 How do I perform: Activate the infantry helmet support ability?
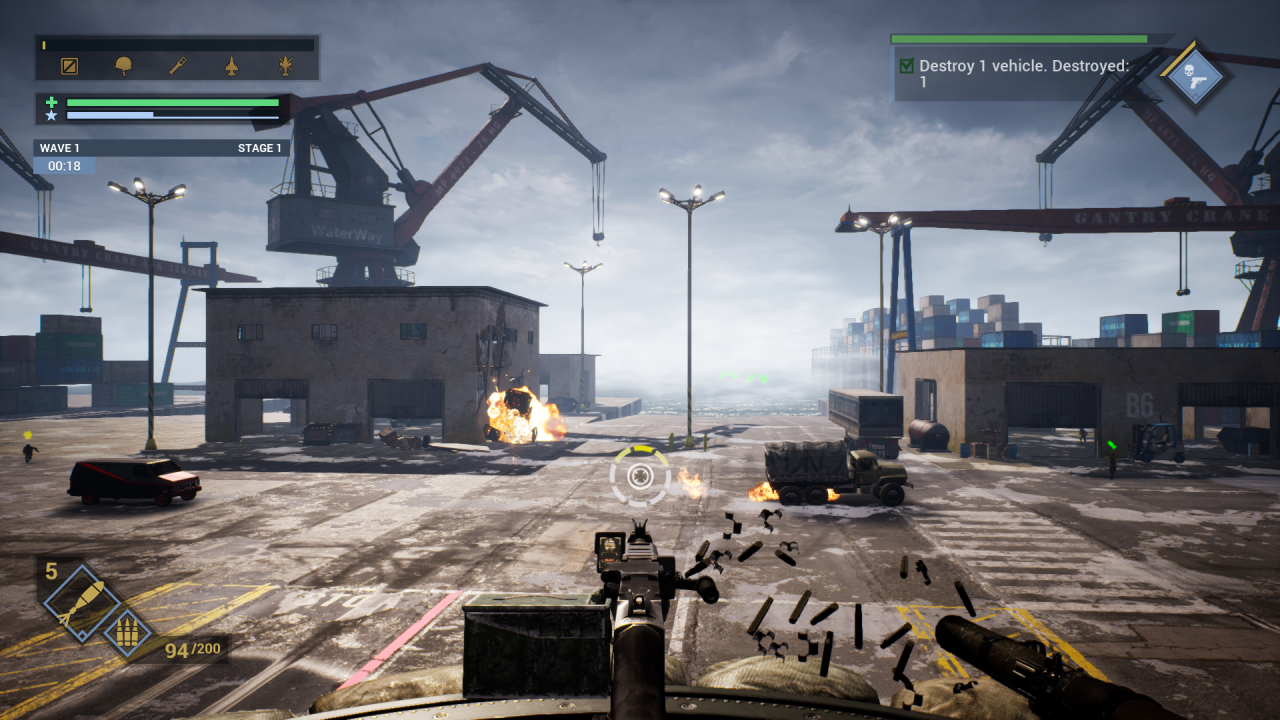pos(124,67)
